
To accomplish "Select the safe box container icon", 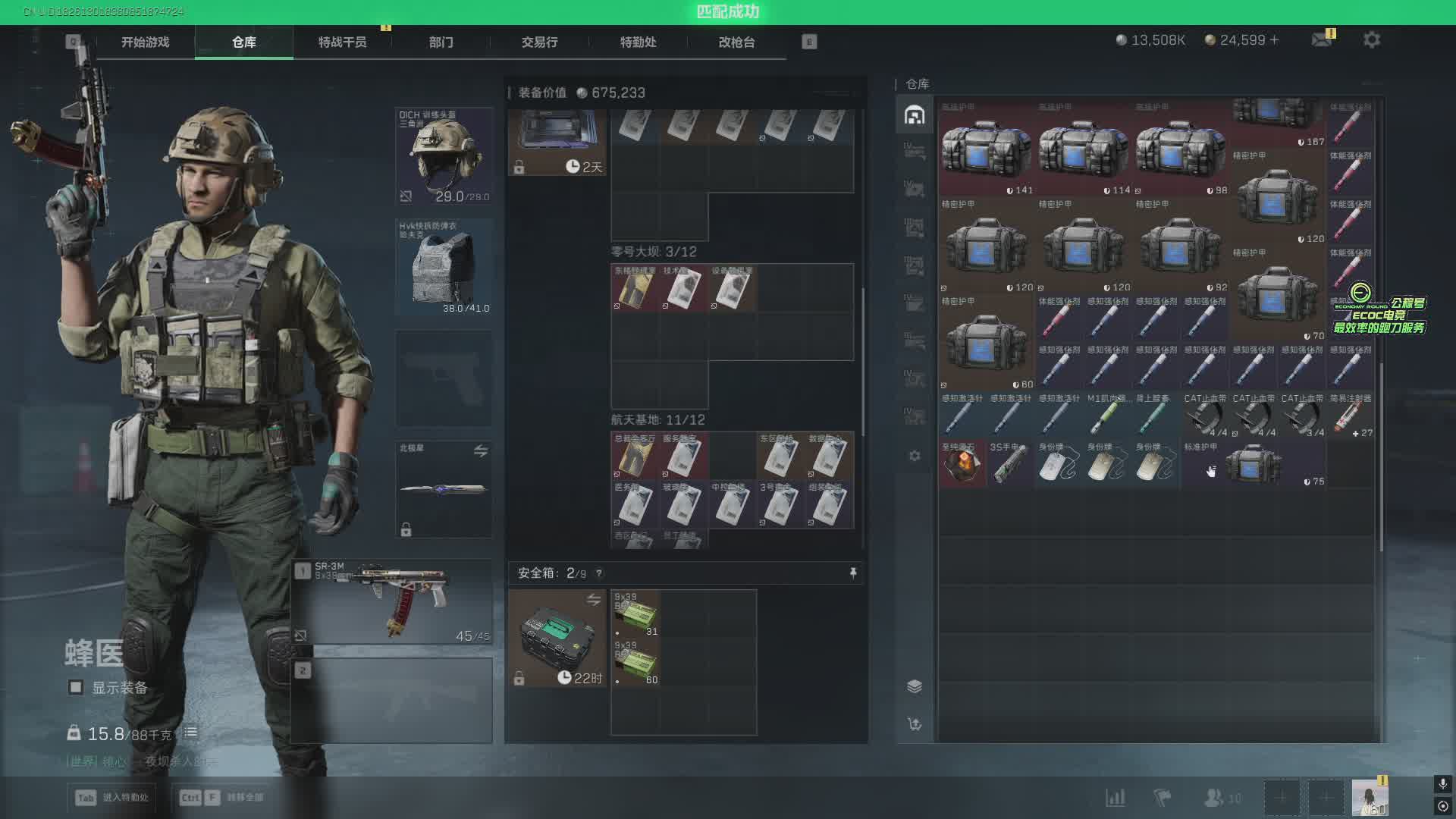I will [557, 638].
